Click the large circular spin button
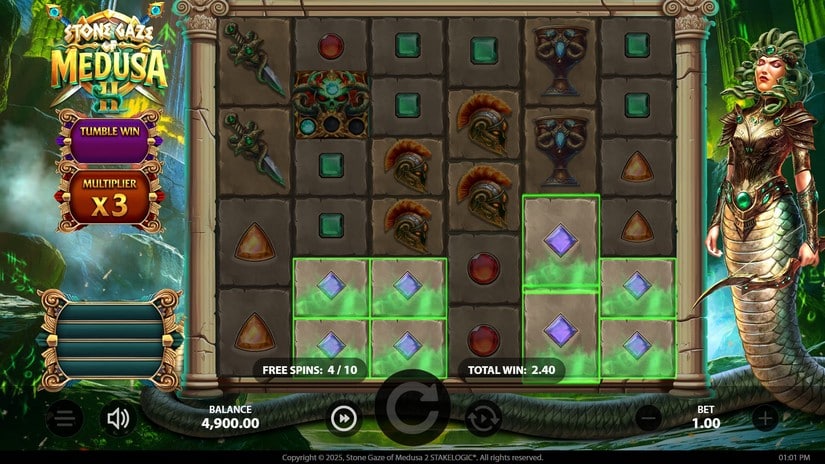Screen dimensions: 825x464 click(x=412, y=408)
